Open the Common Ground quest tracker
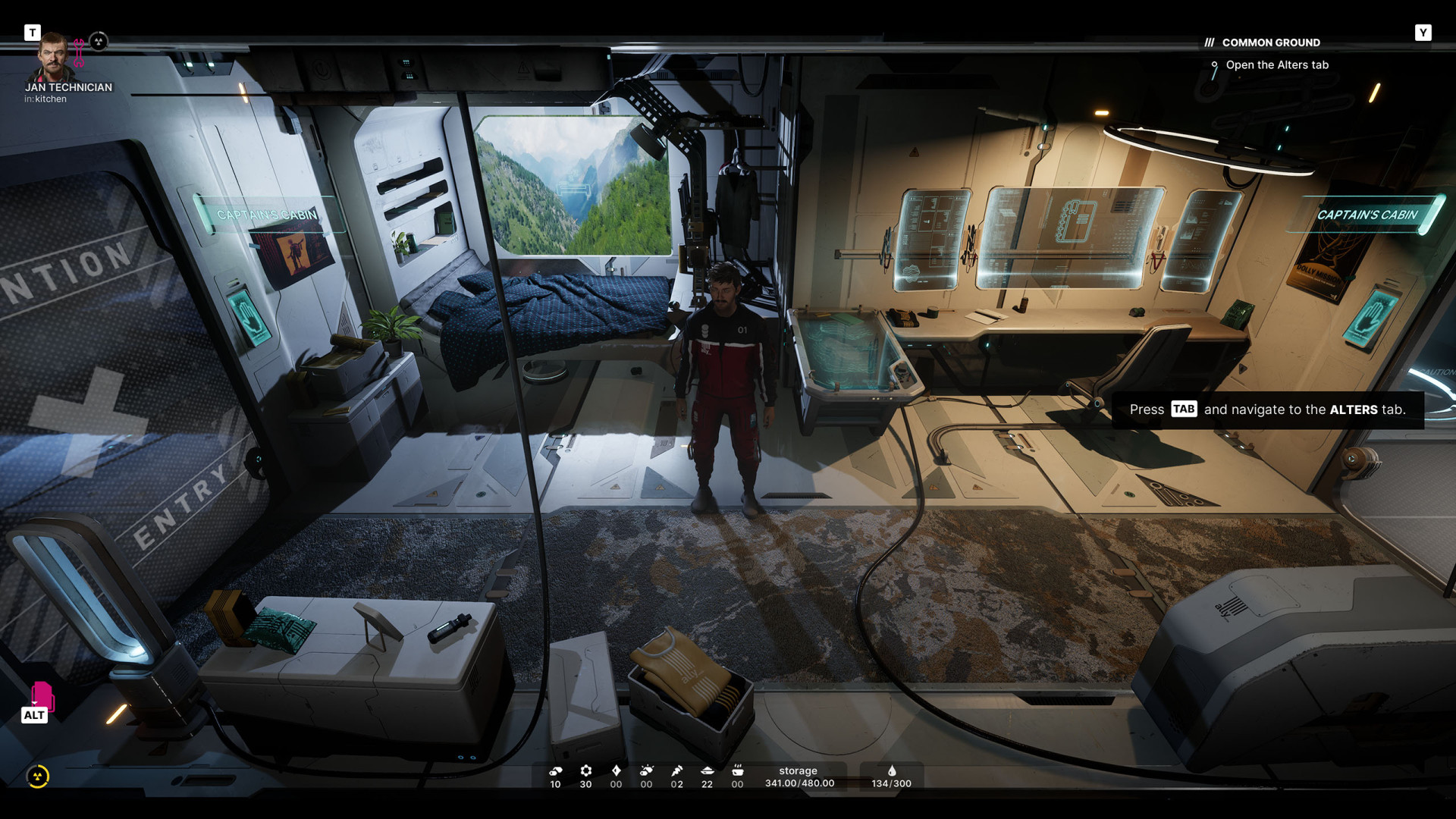This screenshot has width=1456, height=819. coord(1270,42)
